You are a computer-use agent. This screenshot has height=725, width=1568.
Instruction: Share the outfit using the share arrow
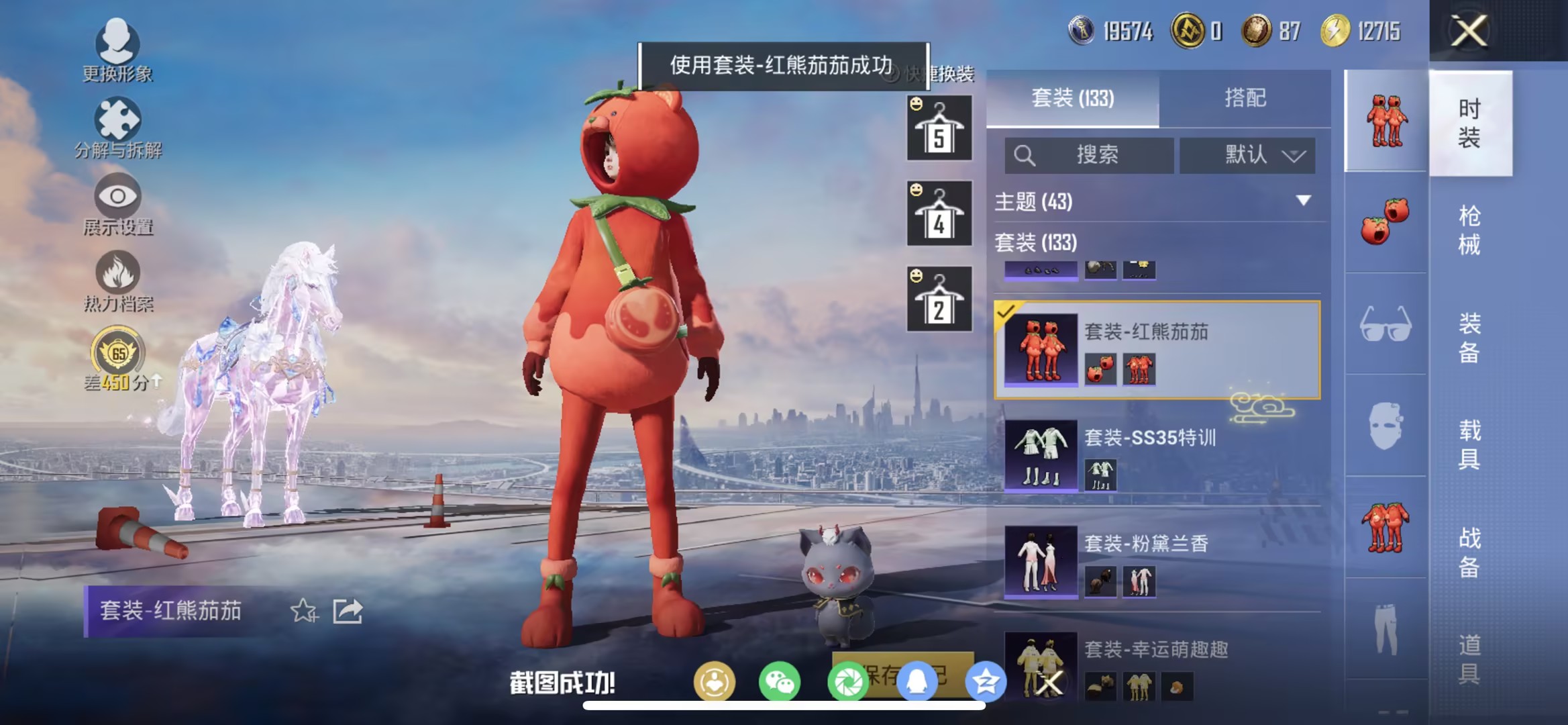[348, 611]
